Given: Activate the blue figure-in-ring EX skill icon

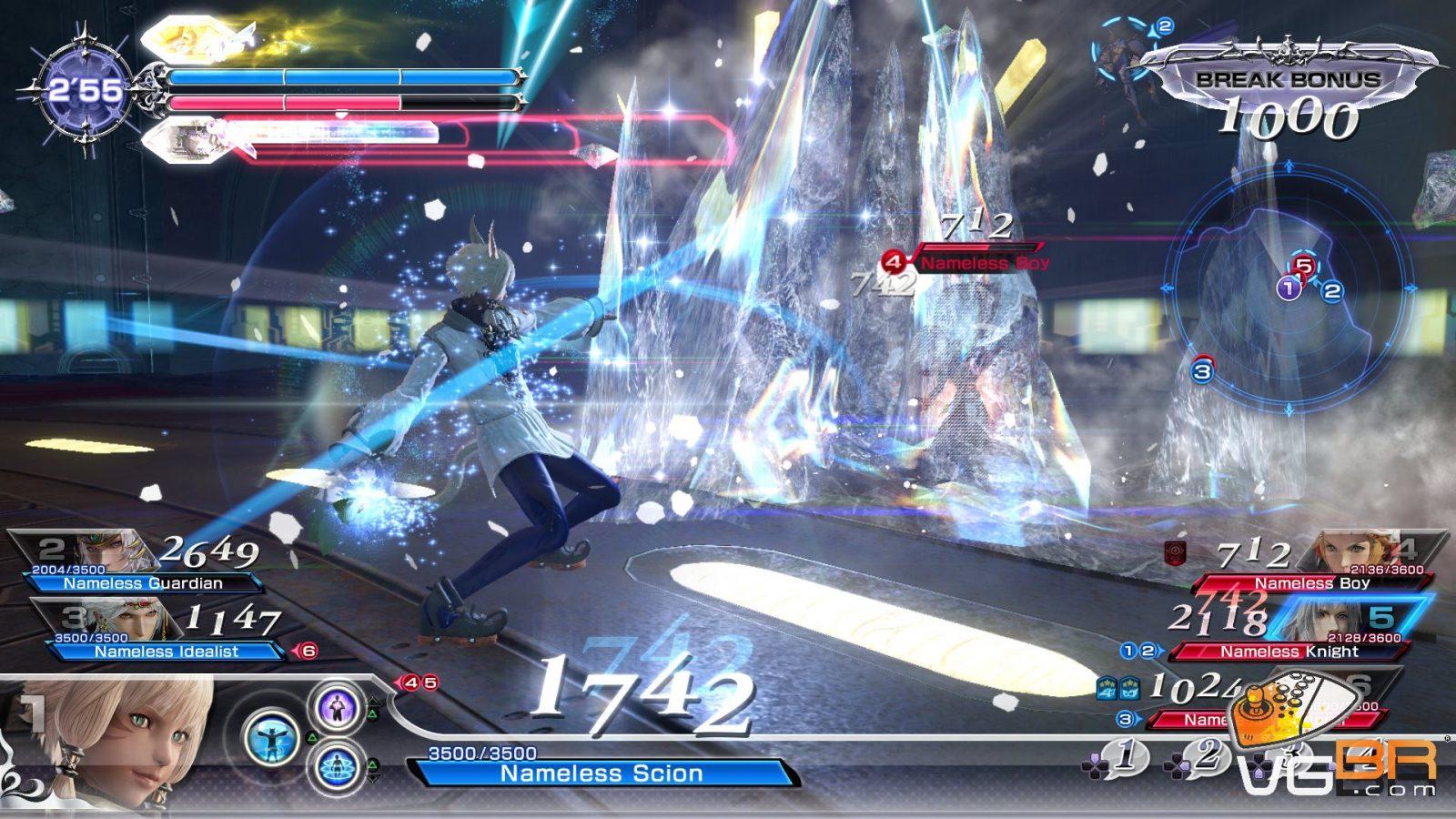Looking at the screenshot, I should 337,766.
